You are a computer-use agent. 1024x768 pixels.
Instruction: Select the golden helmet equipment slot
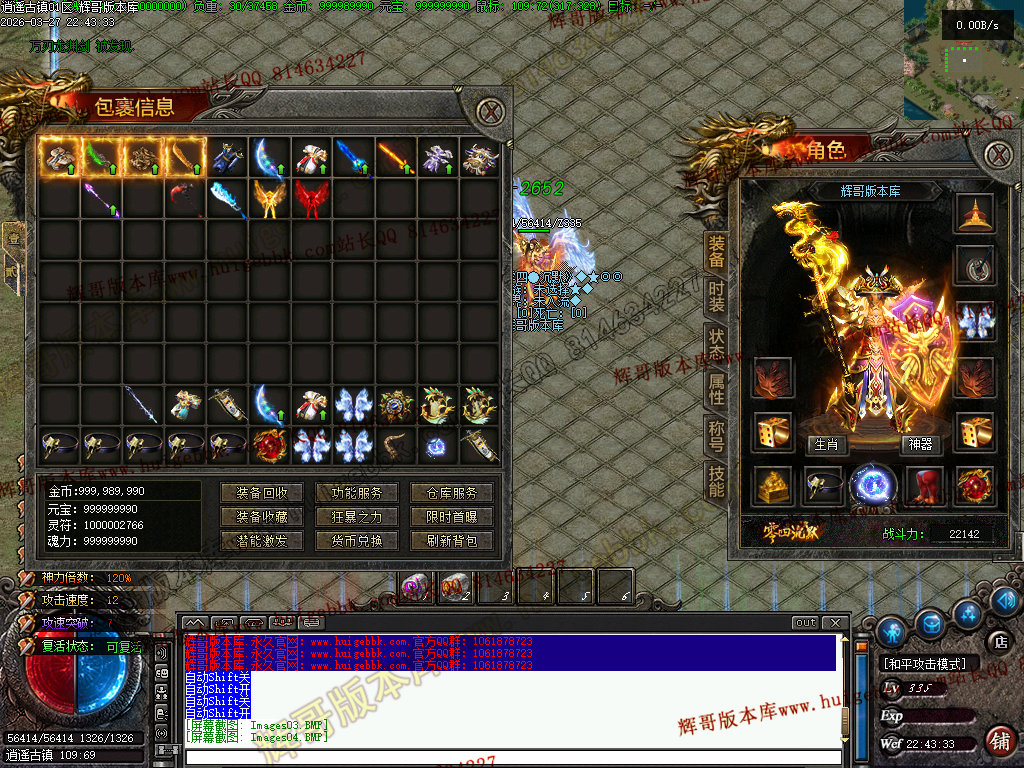point(974,212)
